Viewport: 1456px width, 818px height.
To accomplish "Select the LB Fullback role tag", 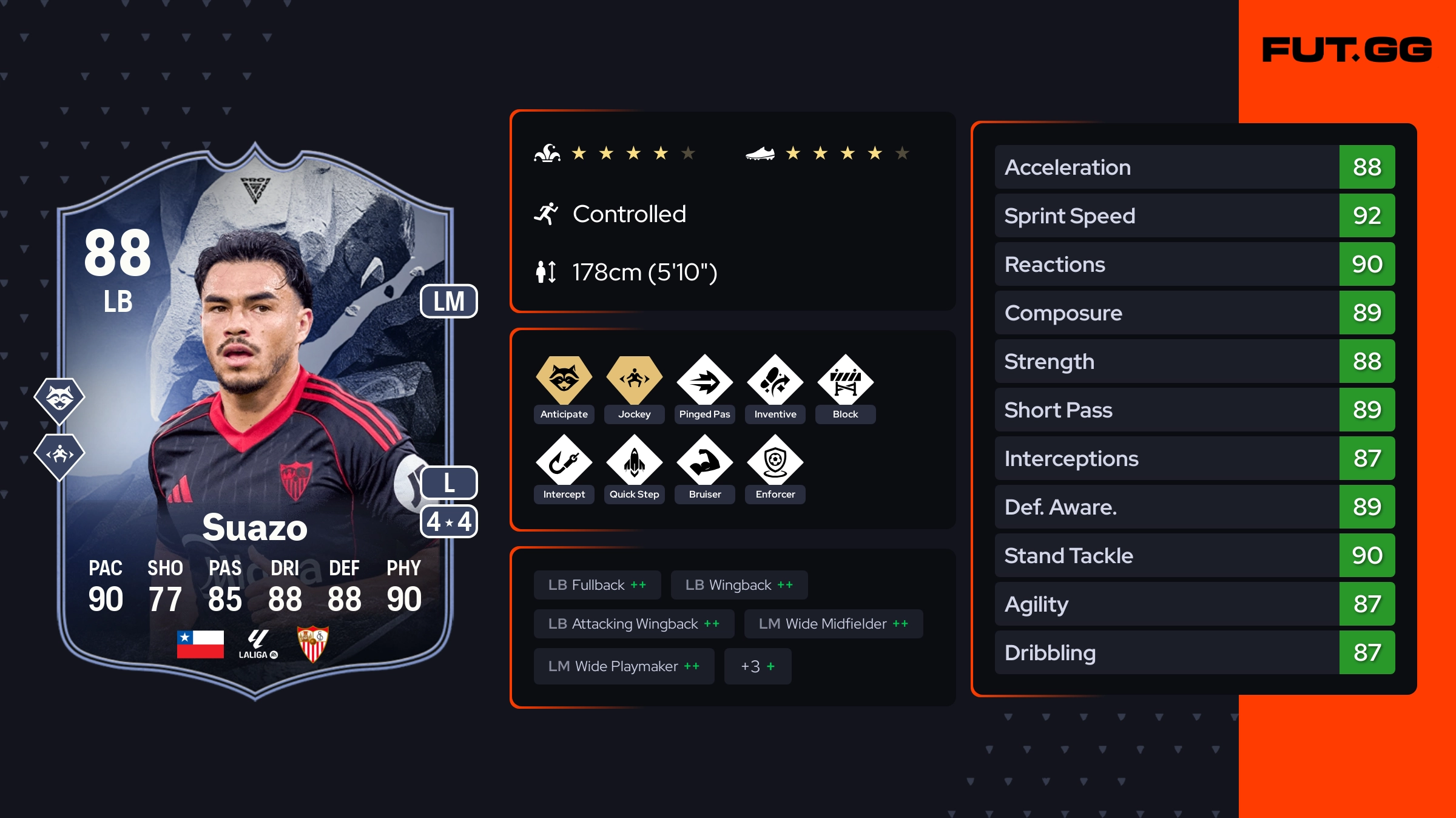I will pos(597,585).
